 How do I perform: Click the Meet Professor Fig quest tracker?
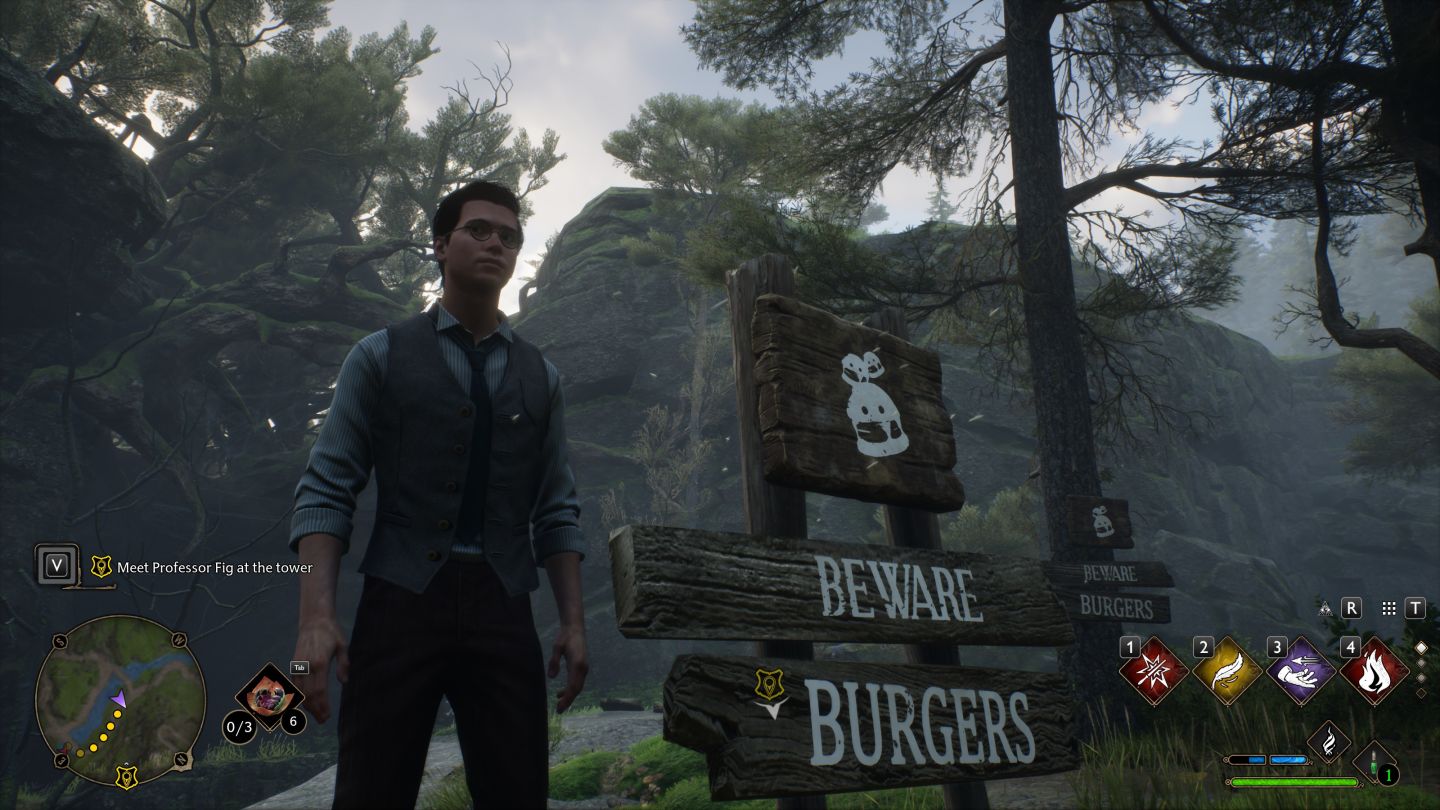click(214, 567)
